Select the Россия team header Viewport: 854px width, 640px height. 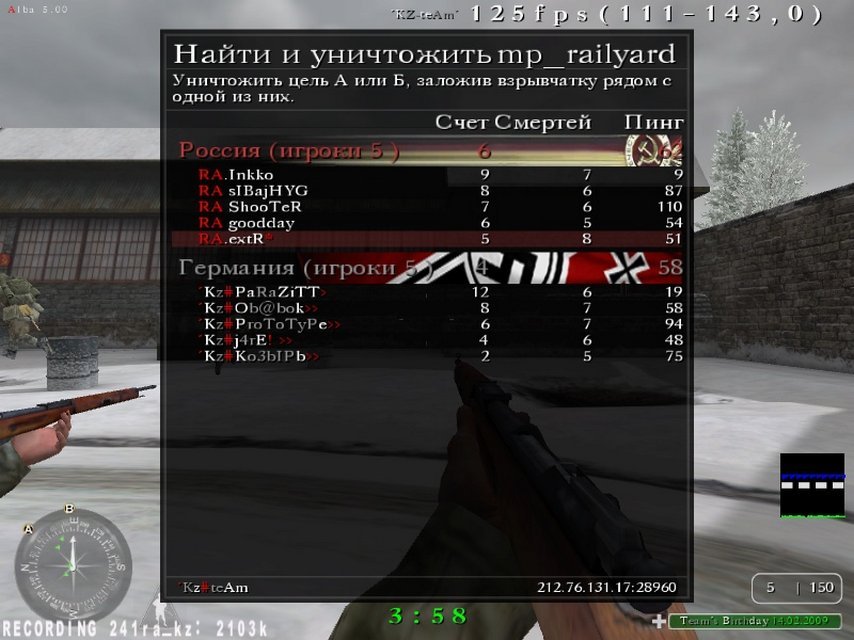click(430, 151)
